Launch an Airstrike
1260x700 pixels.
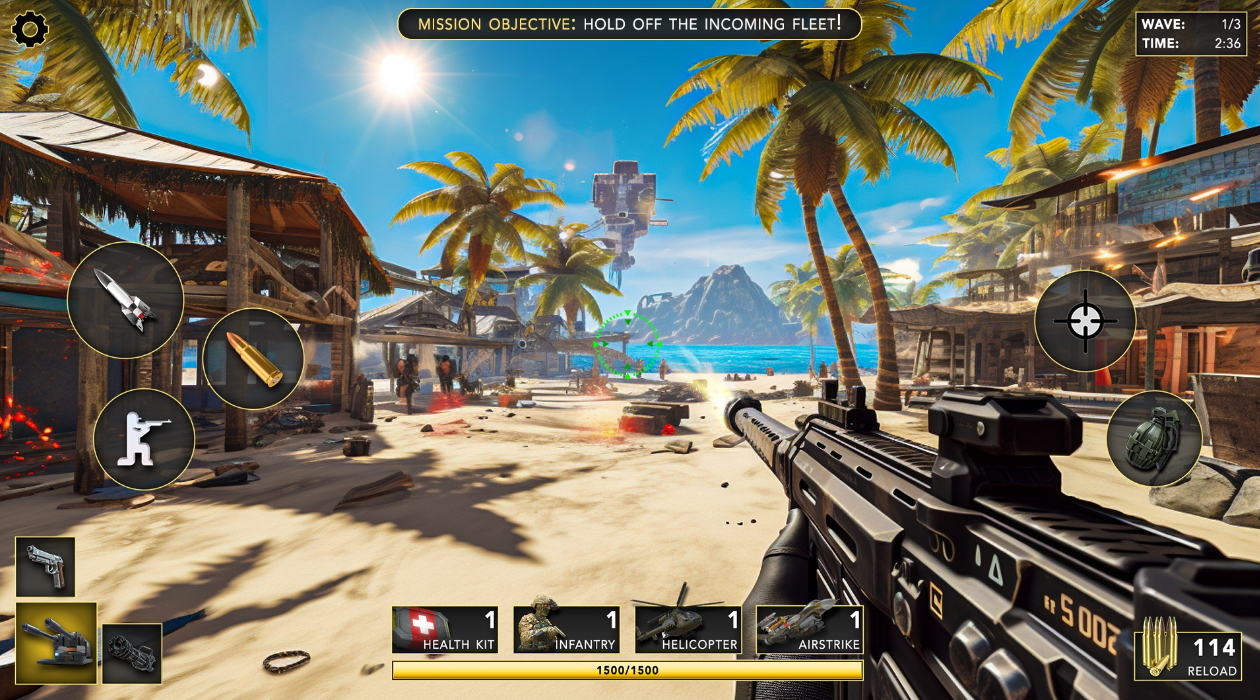(809, 630)
